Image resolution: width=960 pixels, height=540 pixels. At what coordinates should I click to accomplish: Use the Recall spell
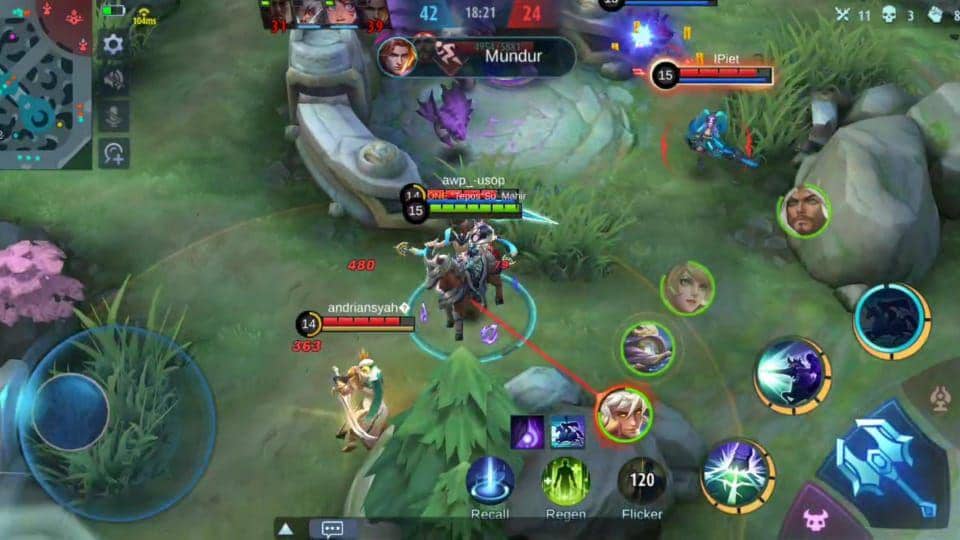[x=490, y=481]
